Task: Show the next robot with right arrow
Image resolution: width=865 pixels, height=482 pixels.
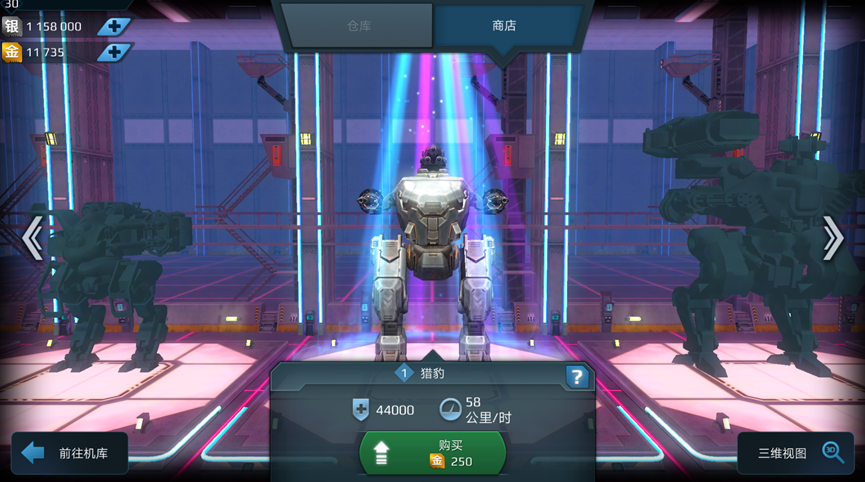Action: tap(832, 238)
